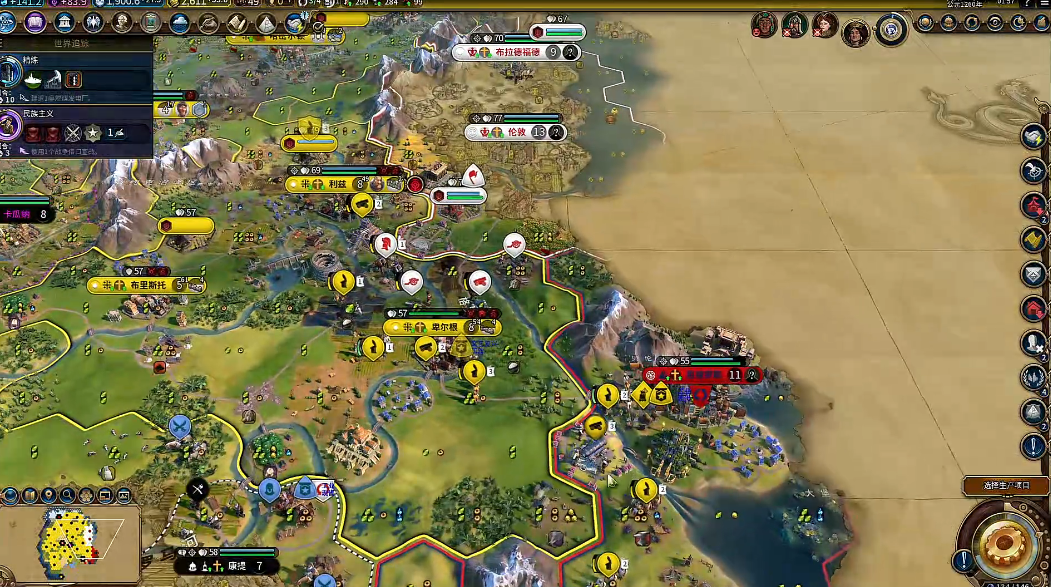The width and height of the screenshot is (1051, 587).
Task: Toggle the map pin tool
Action: point(47,495)
